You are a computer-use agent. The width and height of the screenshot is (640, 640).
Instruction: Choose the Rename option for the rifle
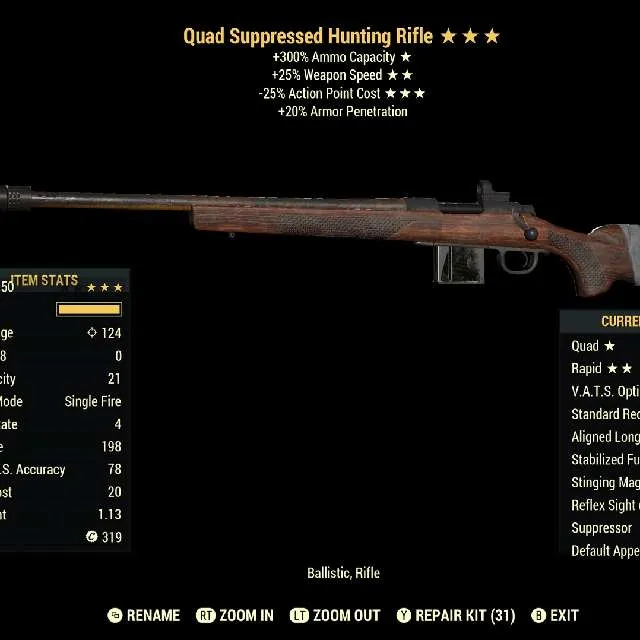143,615
